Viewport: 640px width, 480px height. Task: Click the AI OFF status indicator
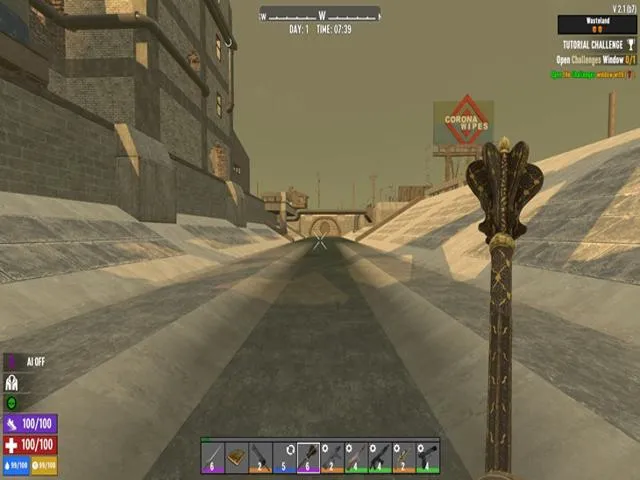28,362
